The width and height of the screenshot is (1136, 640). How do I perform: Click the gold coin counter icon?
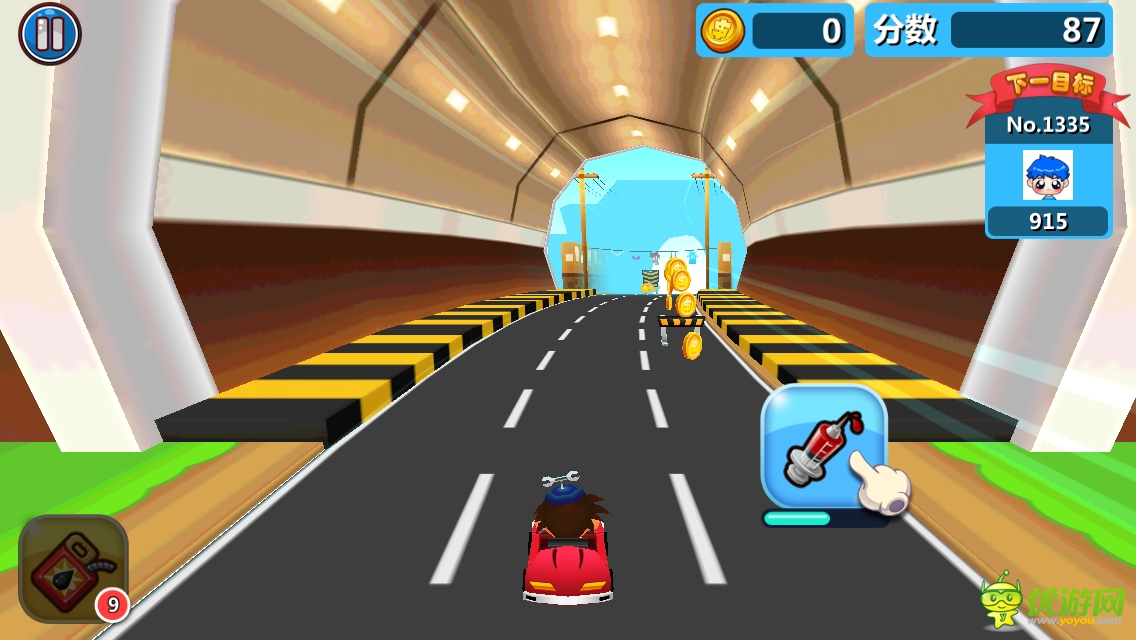click(723, 30)
